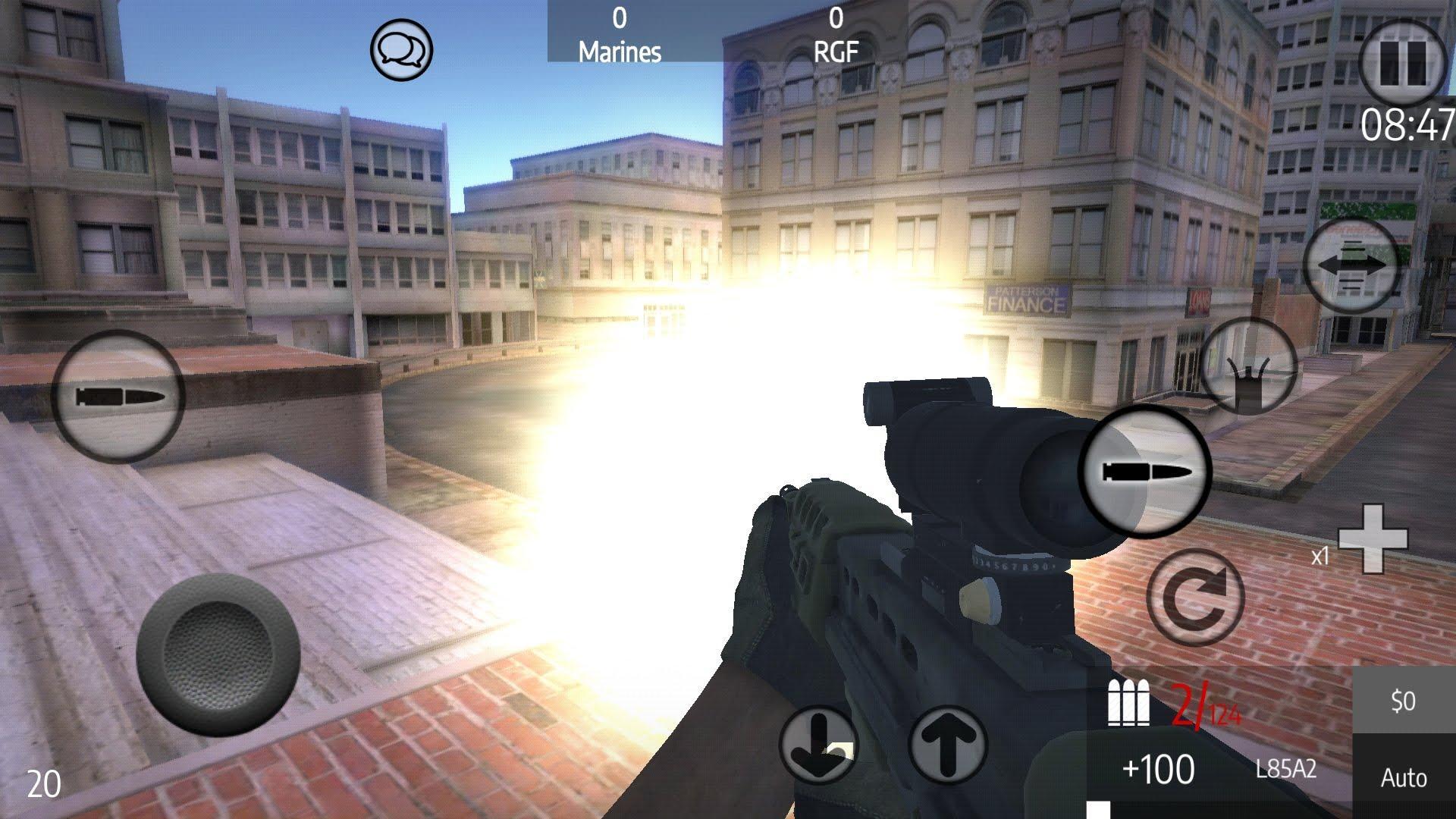Fire using the left bullet icon
The height and width of the screenshot is (819, 1456).
[x=121, y=393]
